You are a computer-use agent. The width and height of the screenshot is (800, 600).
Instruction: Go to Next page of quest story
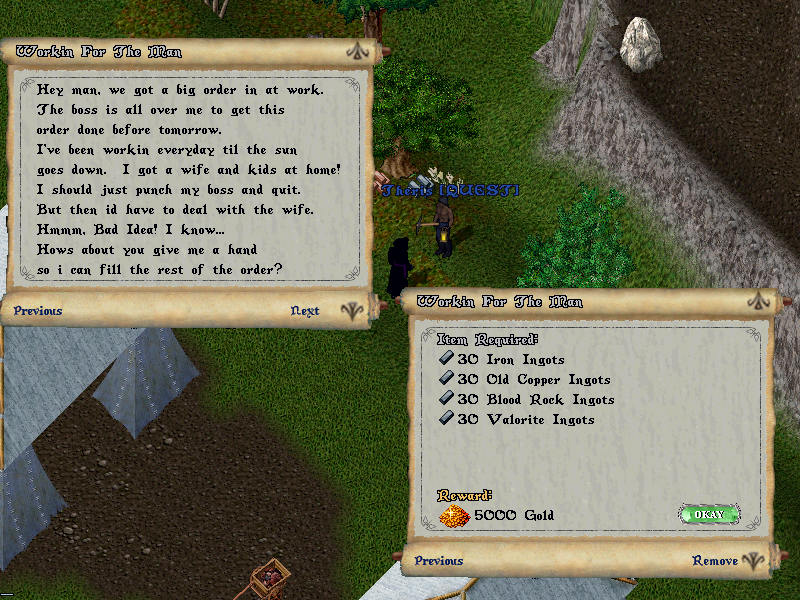click(x=305, y=311)
